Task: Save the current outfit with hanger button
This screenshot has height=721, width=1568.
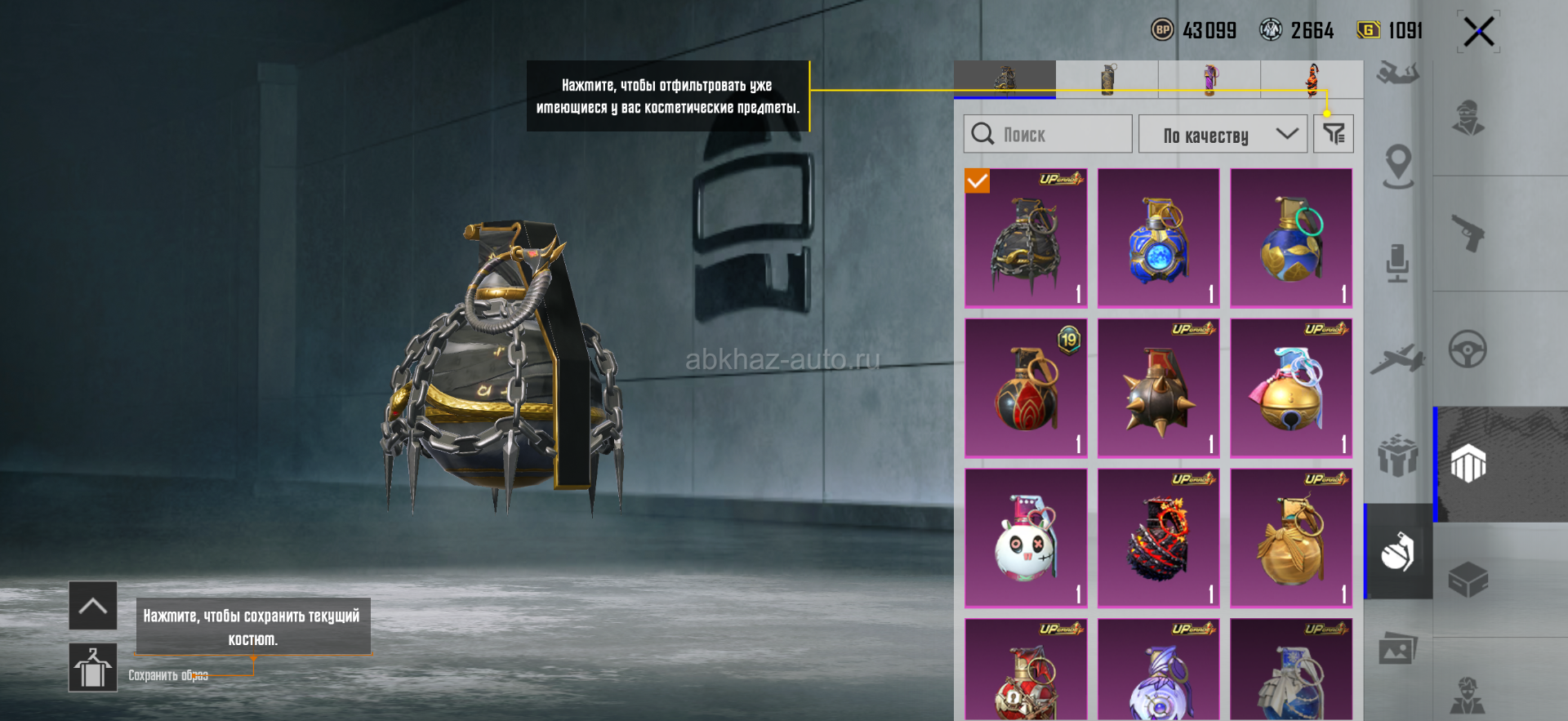Action: point(92,667)
